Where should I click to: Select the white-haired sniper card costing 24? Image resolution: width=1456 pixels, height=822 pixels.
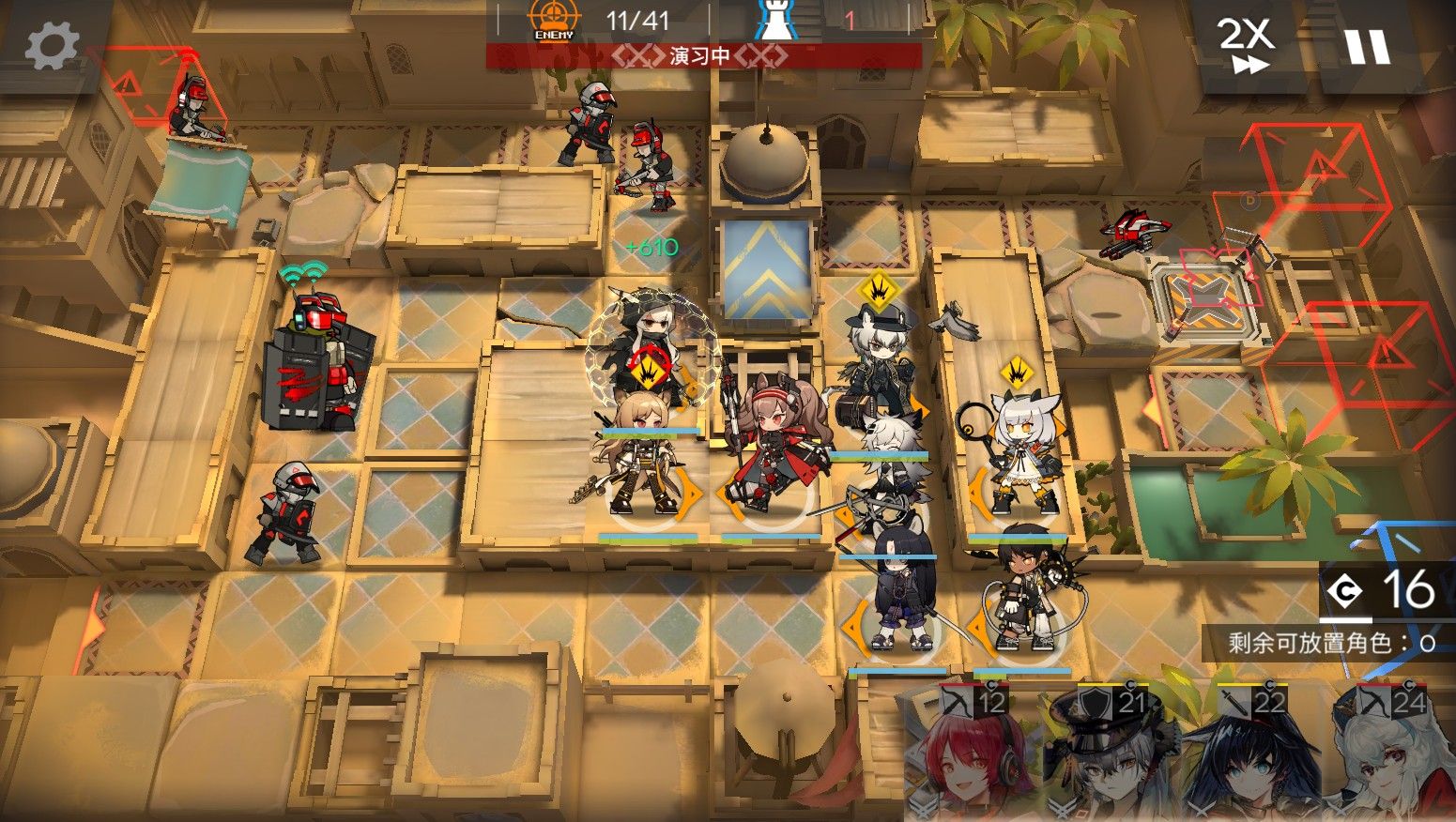[x=1389, y=755]
